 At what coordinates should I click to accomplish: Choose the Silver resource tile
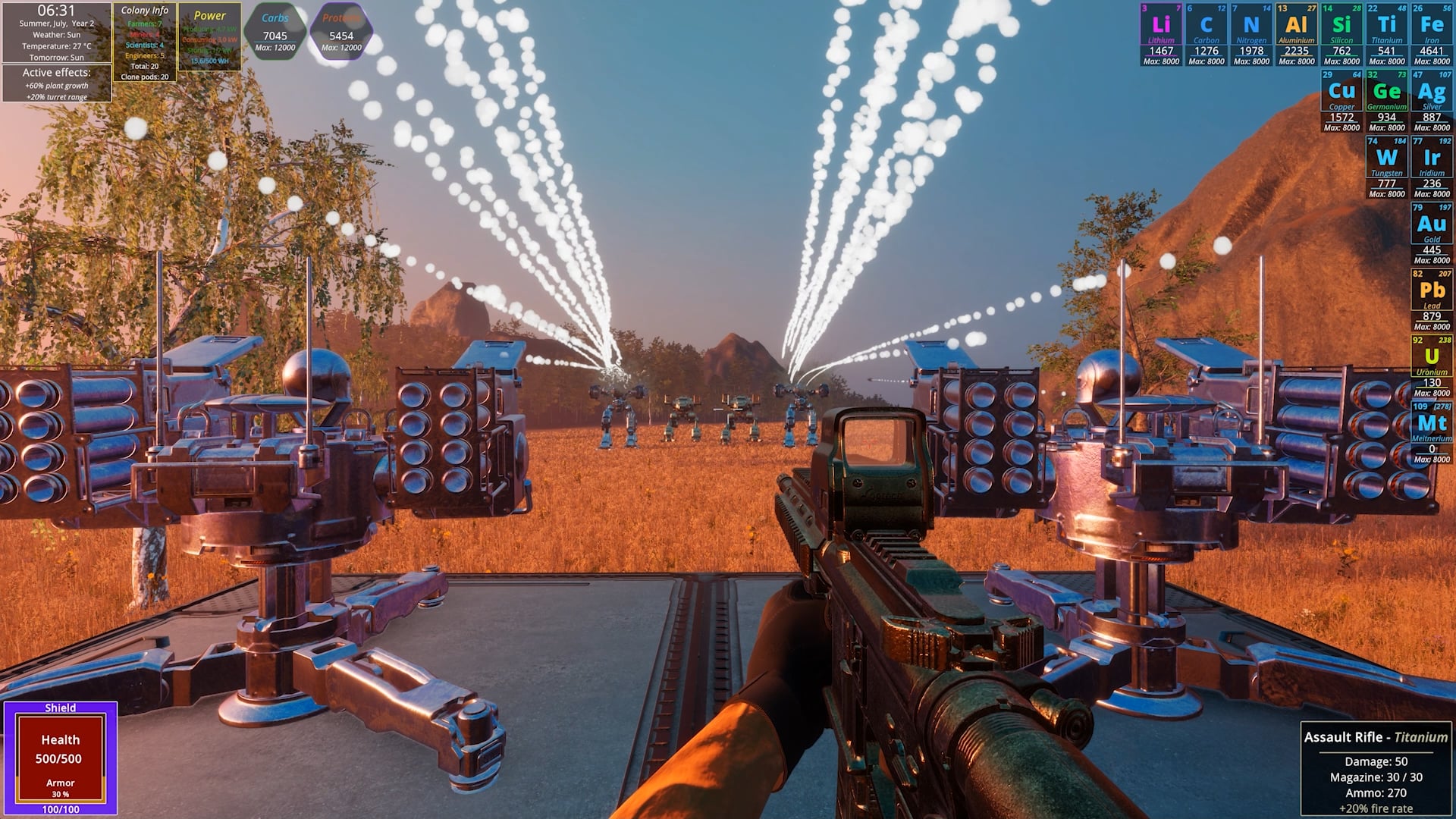[x=1432, y=100]
